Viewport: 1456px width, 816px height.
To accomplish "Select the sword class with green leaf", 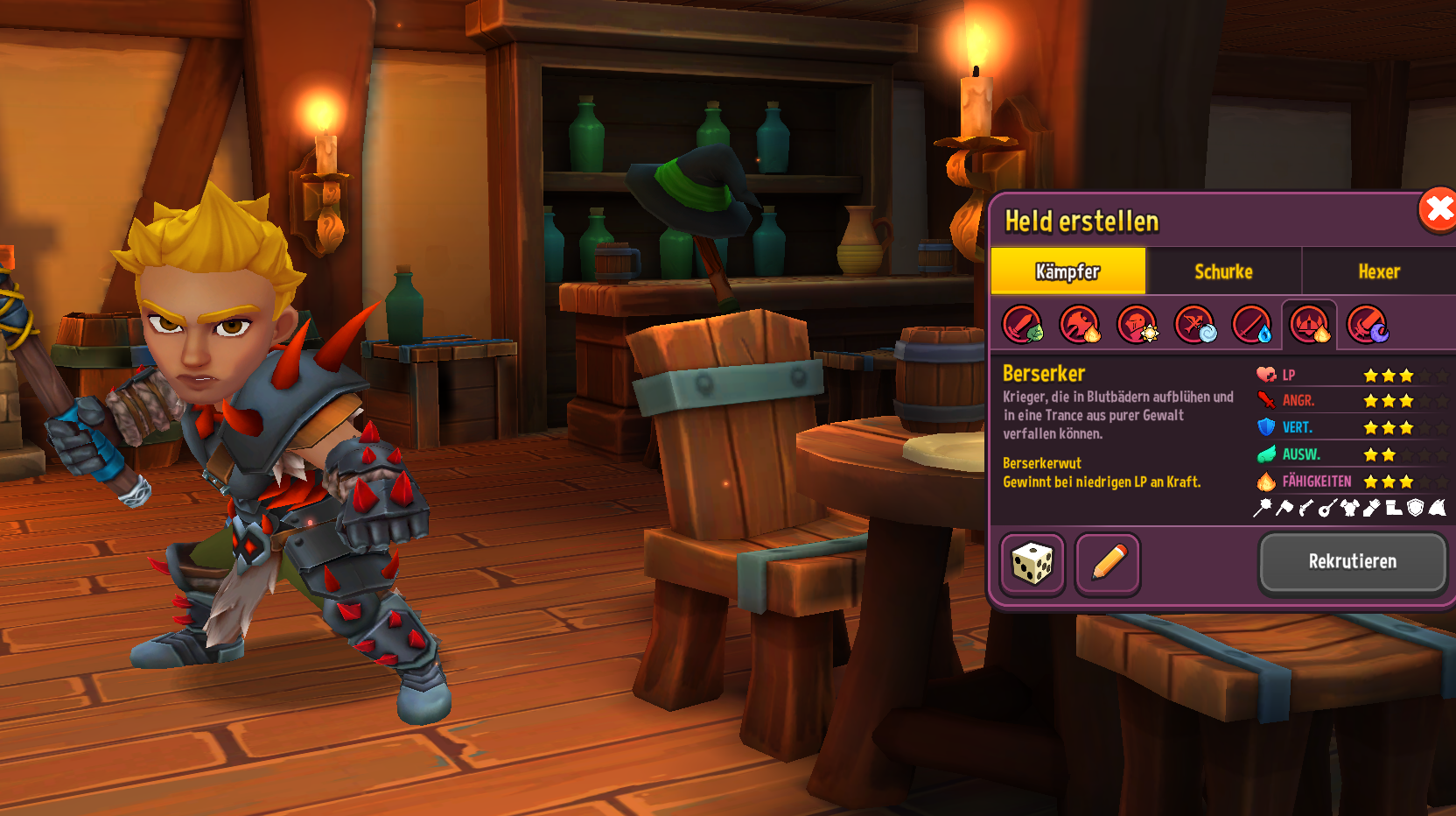I will coord(1022,325).
